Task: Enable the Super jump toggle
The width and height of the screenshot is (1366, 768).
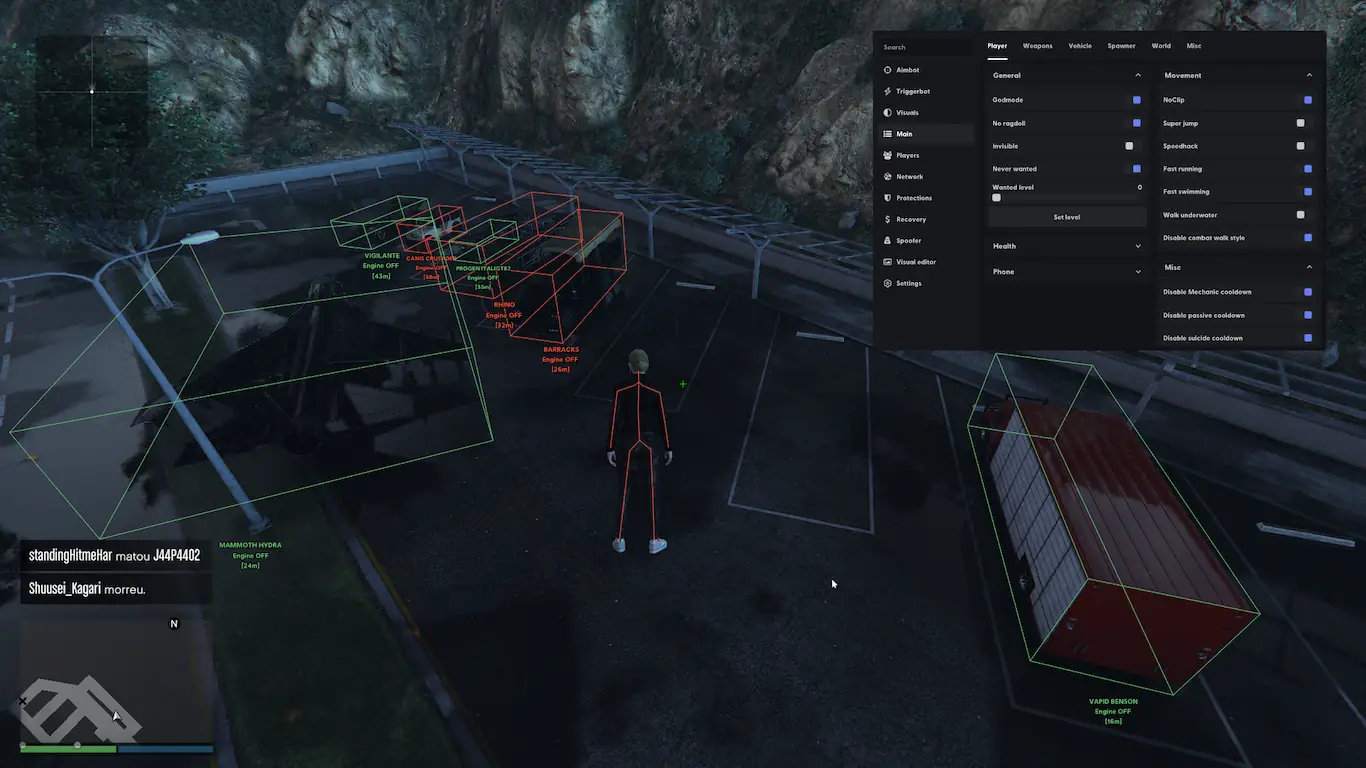Action: coord(1300,123)
